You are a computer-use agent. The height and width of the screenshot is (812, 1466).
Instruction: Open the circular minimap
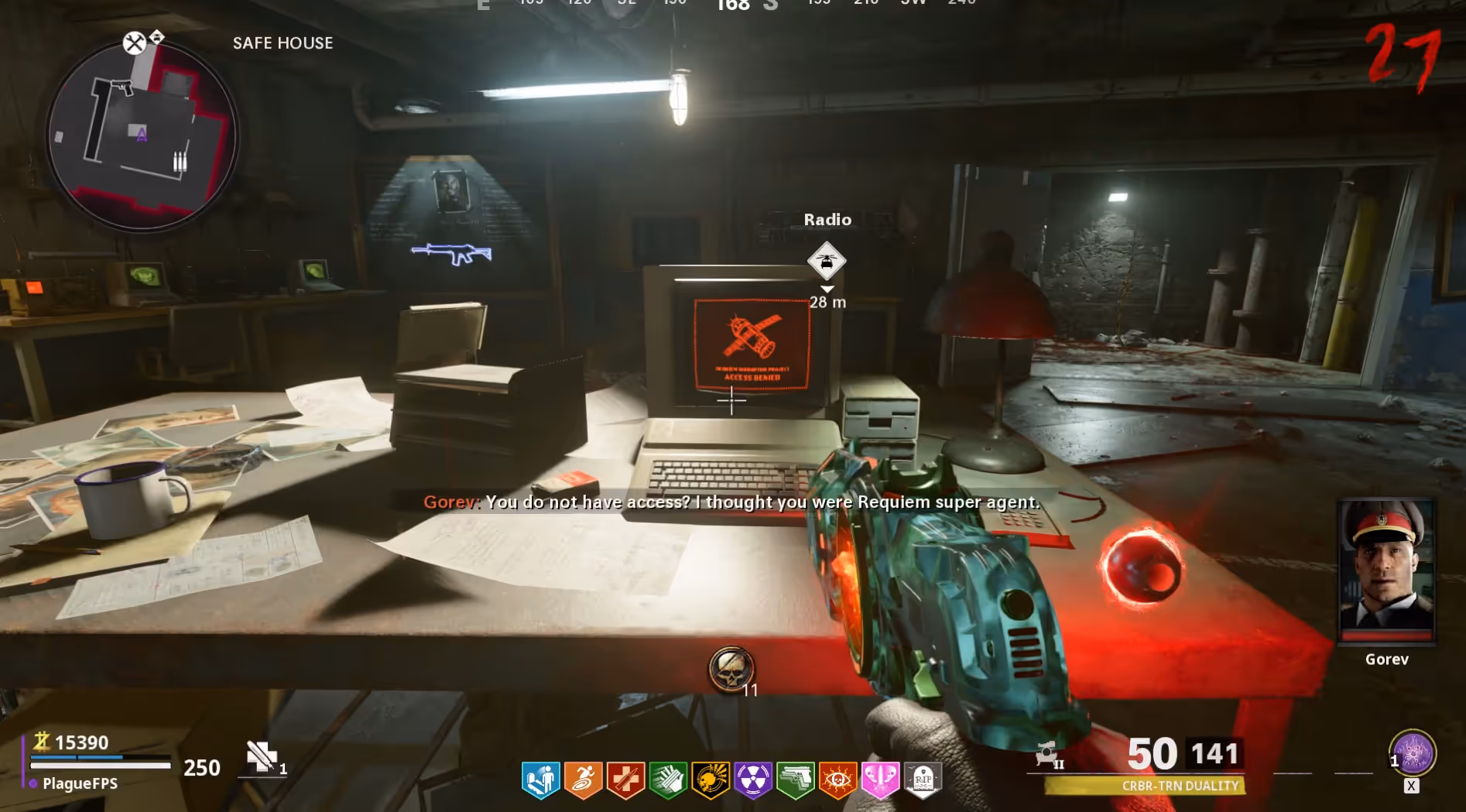pos(142,136)
